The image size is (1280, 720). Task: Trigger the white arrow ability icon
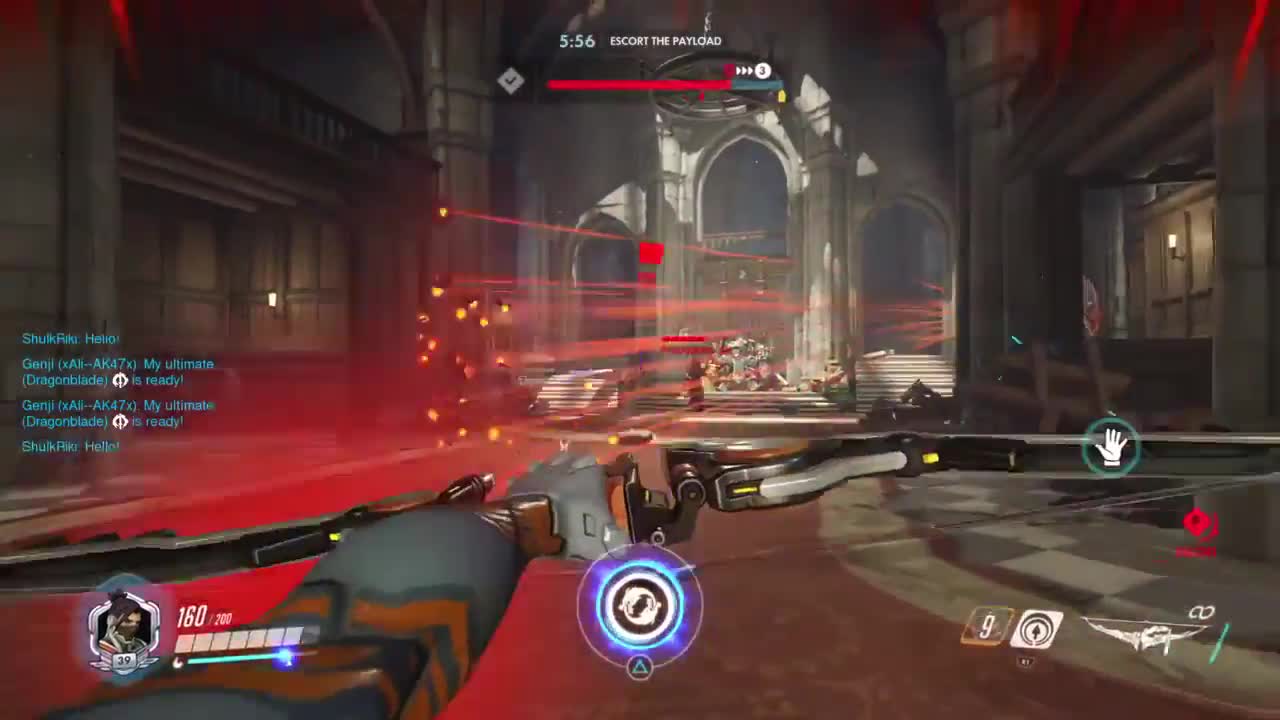[1036, 629]
